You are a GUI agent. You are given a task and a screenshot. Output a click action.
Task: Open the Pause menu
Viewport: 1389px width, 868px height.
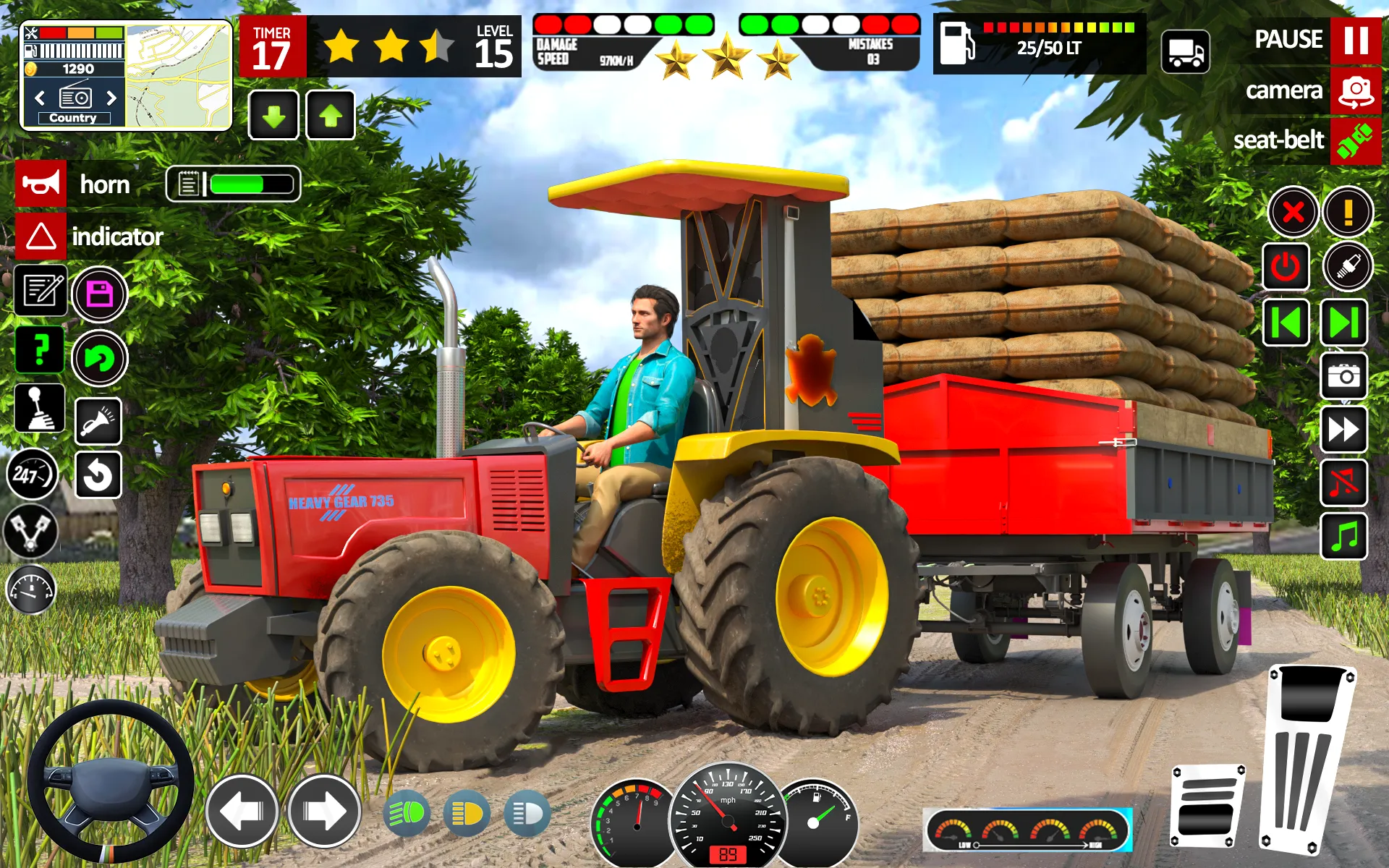pos(1355,40)
